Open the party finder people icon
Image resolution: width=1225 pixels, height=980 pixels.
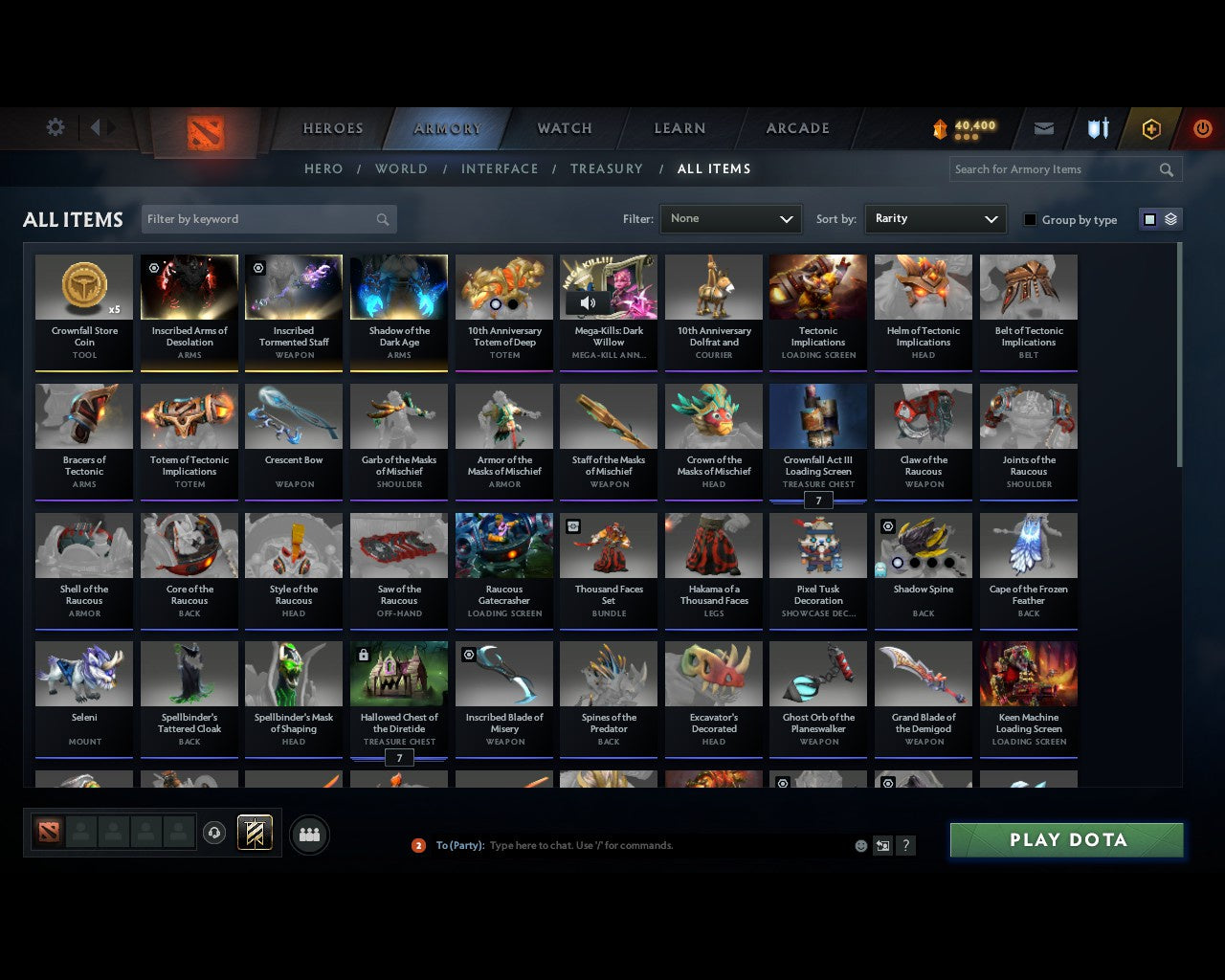tap(308, 834)
